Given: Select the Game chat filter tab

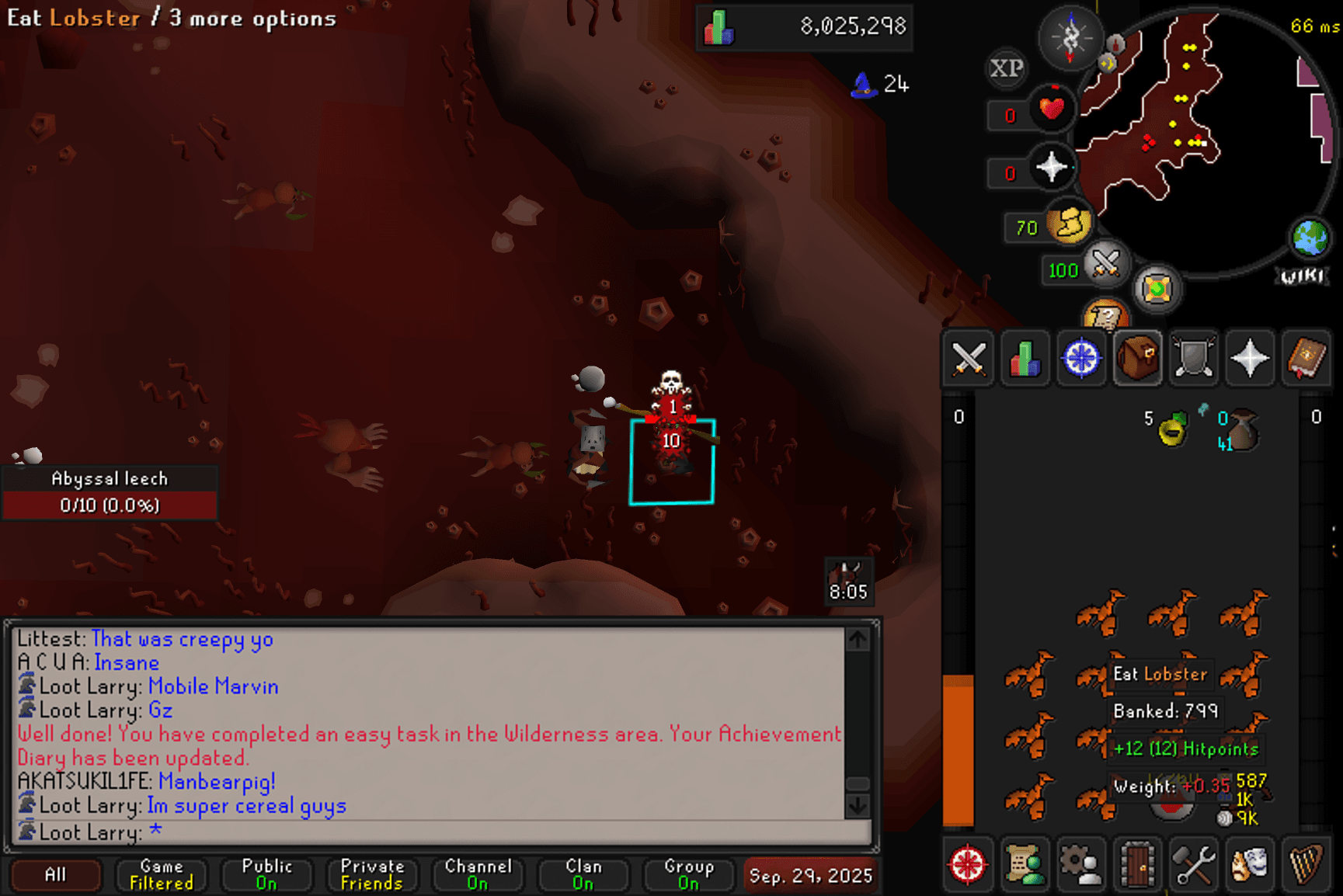Looking at the screenshot, I should [162, 874].
